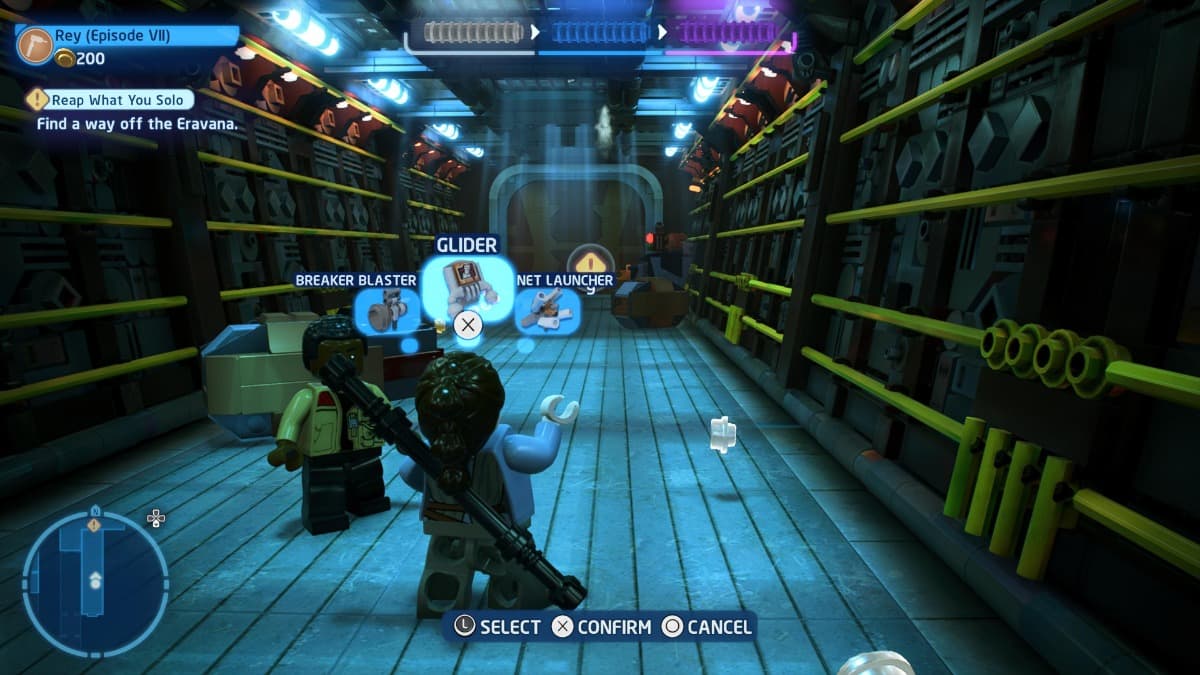Pick the Net Launcher gadget
The image size is (1200, 675).
point(547,310)
